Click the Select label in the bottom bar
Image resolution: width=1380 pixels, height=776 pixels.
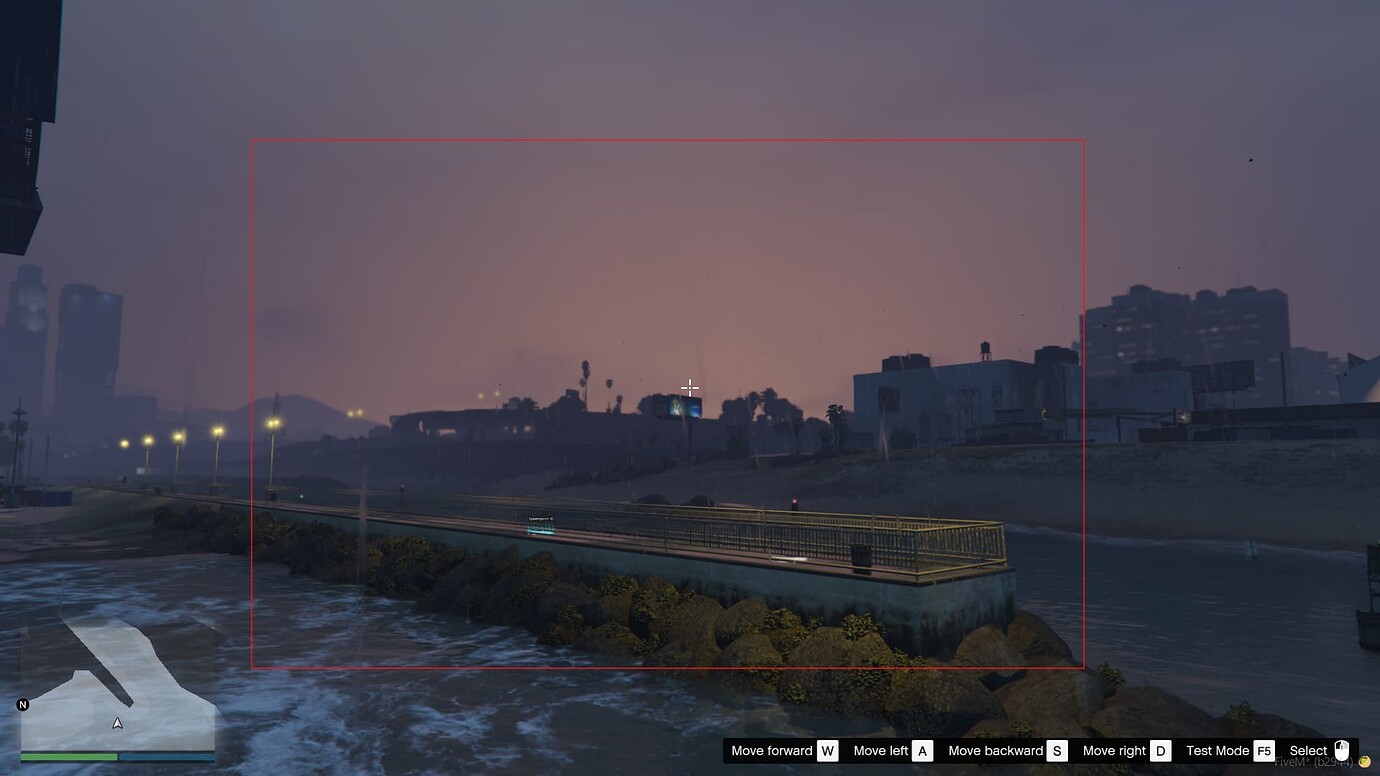(x=1308, y=750)
